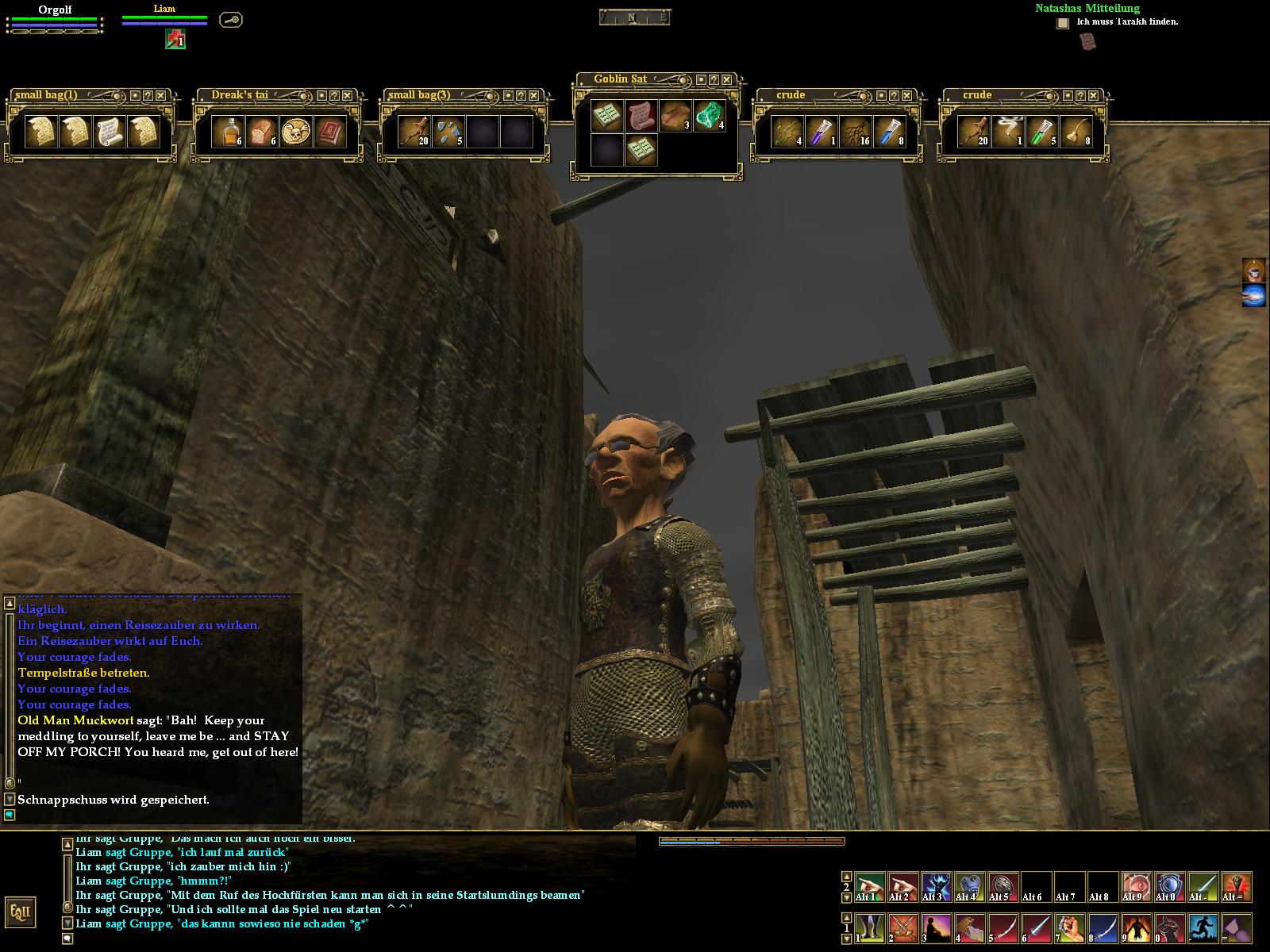Image resolution: width=1270 pixels, height=952 pixels.
Task: Open the EQII main menu button
Action: (x=20, y=912)
